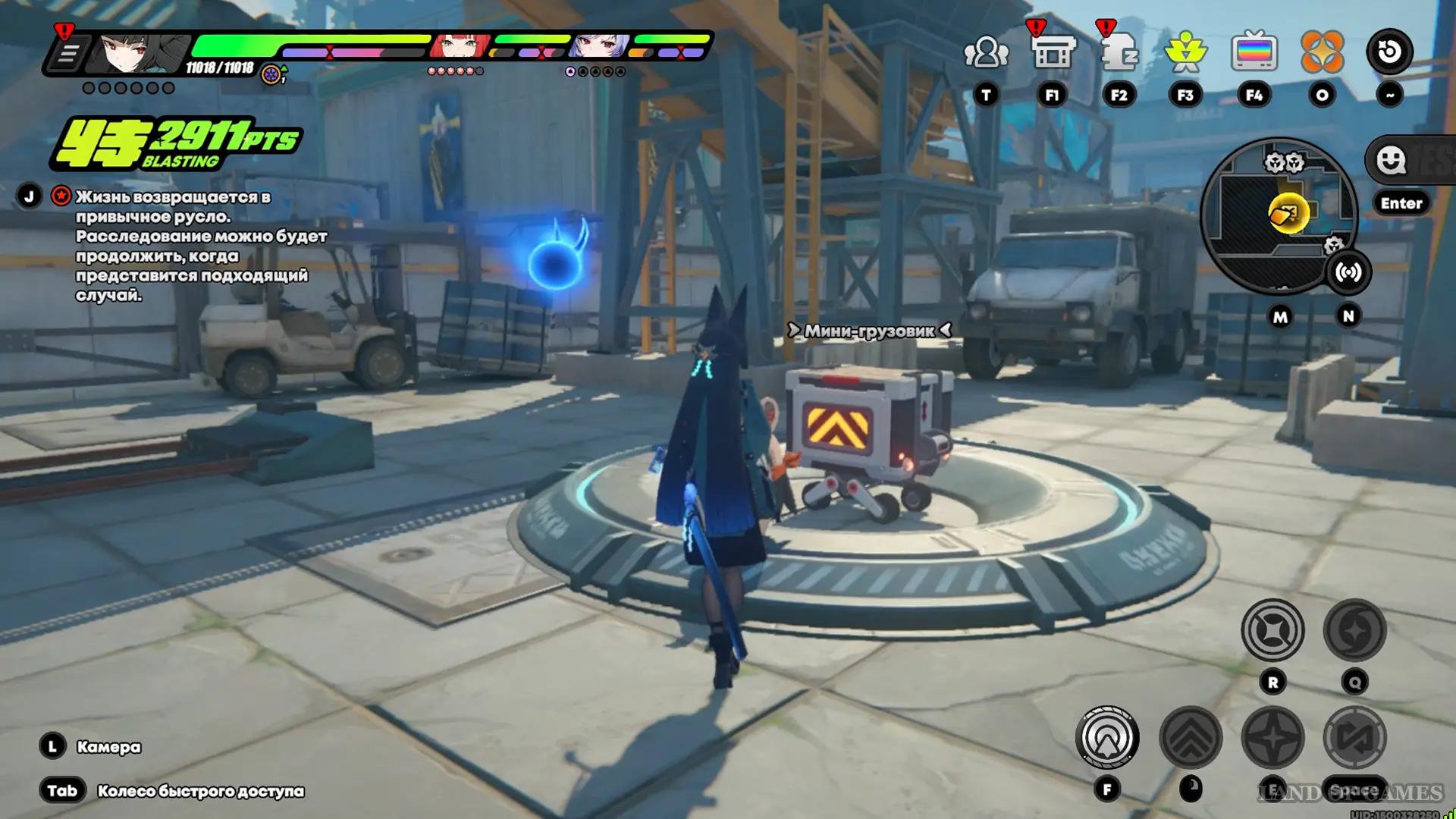Open the green winged emblem icon
Viewport: 1456px width, 819px height.
[1185, 52]
